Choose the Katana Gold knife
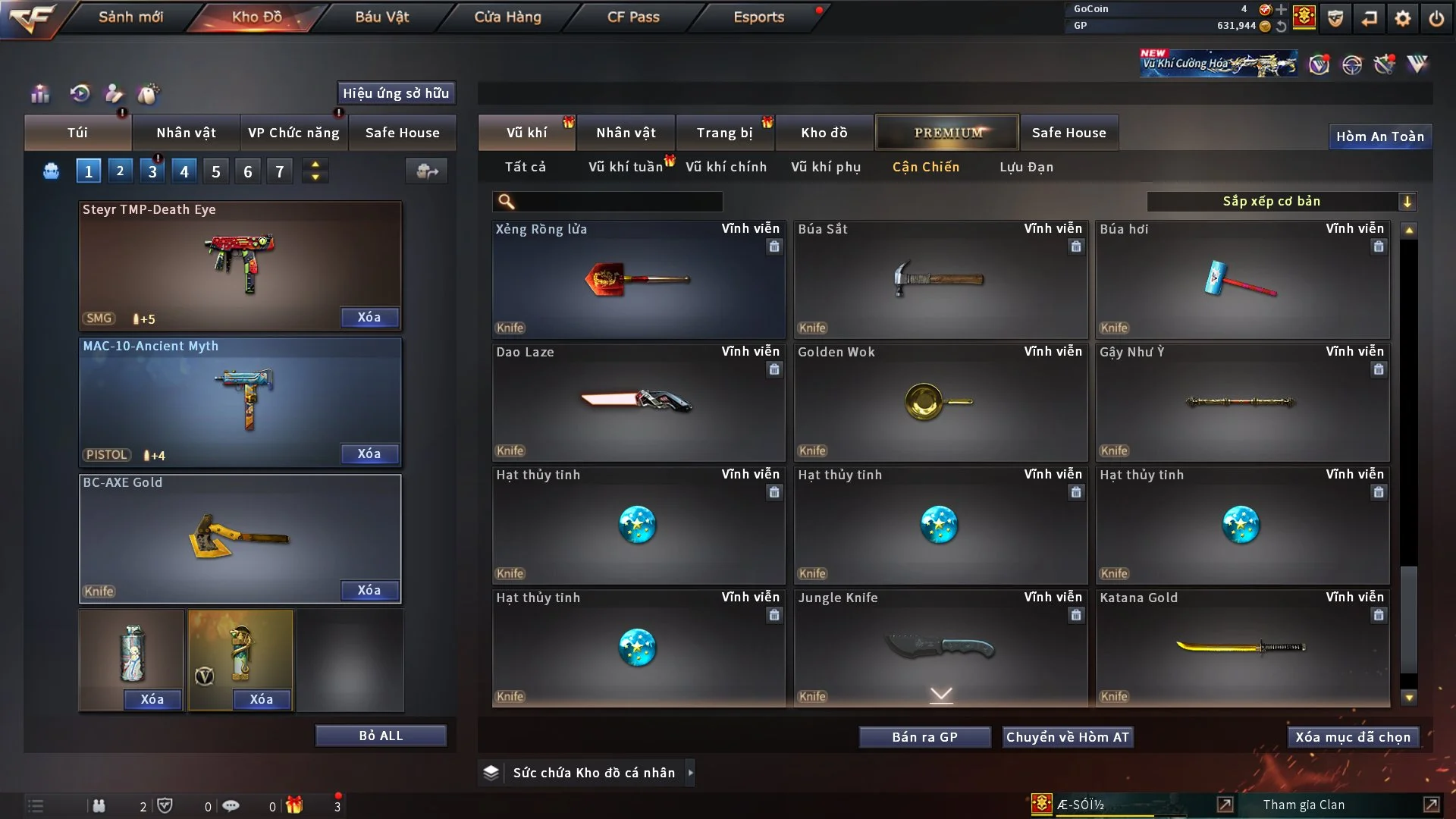1456x819 pixels. coord(1242,648)
